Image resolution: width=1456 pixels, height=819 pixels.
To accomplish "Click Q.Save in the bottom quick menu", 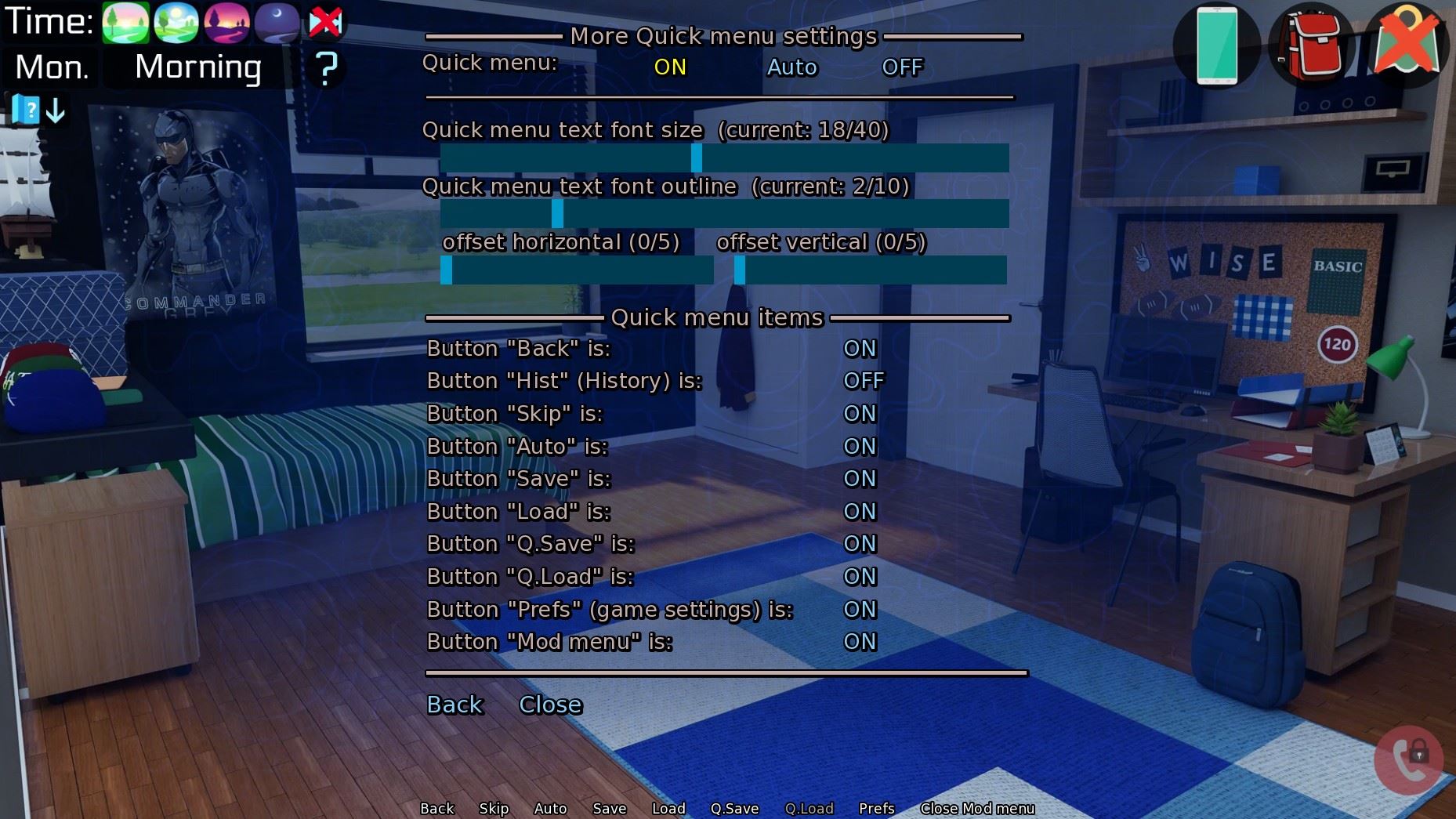I will pos(733,808).
